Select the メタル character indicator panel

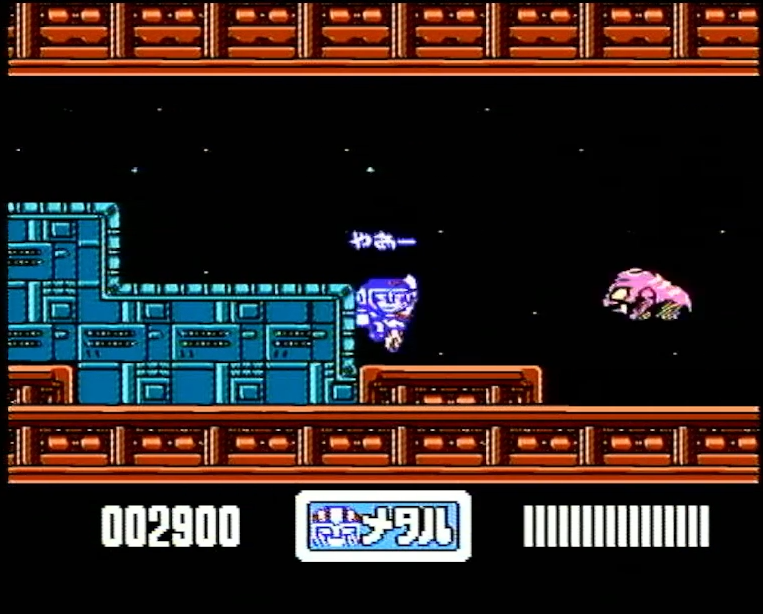[x=383, y=526]
